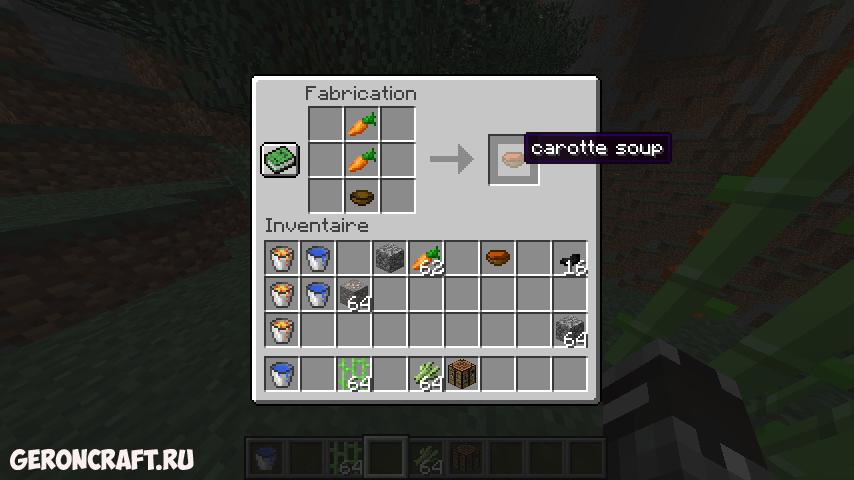Screen dimensions: 854x480
Task: Select the brown bowl in the inventory
Action: pyautogui.click(x=498, y=259)
